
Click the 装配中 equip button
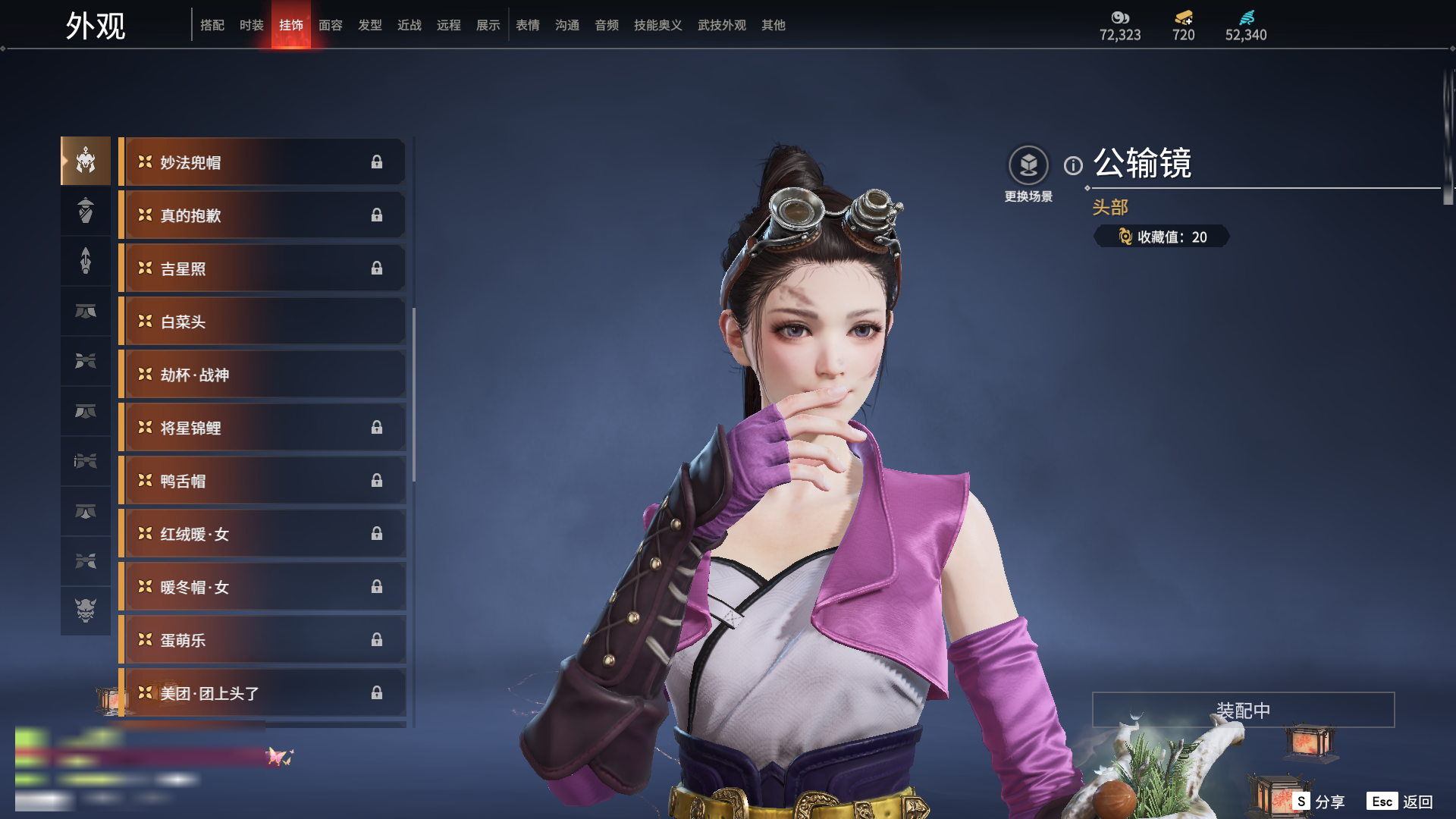[x=1243, y=710]
